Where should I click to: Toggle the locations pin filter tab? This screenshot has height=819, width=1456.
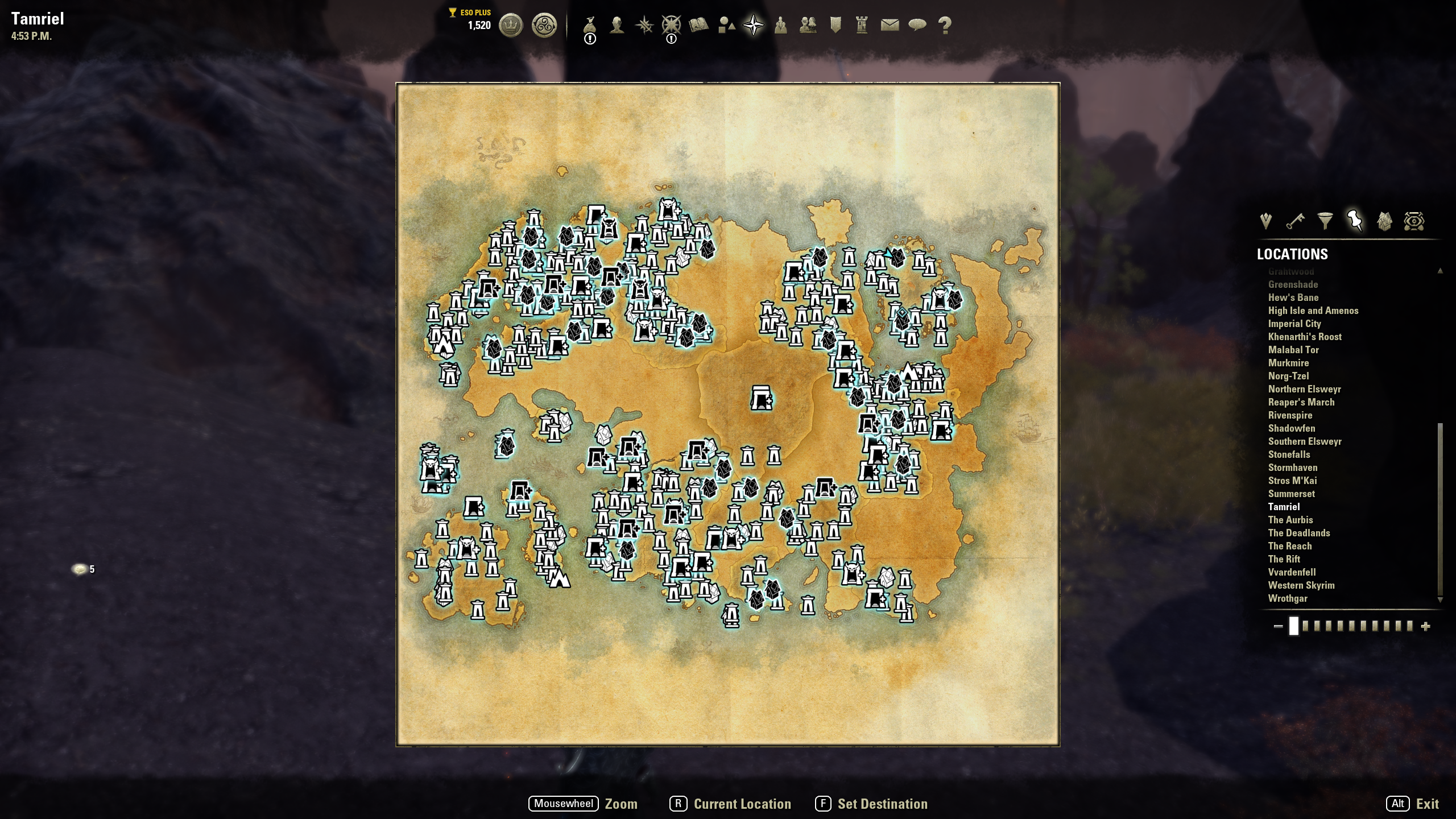click(x=1354, y=221)
